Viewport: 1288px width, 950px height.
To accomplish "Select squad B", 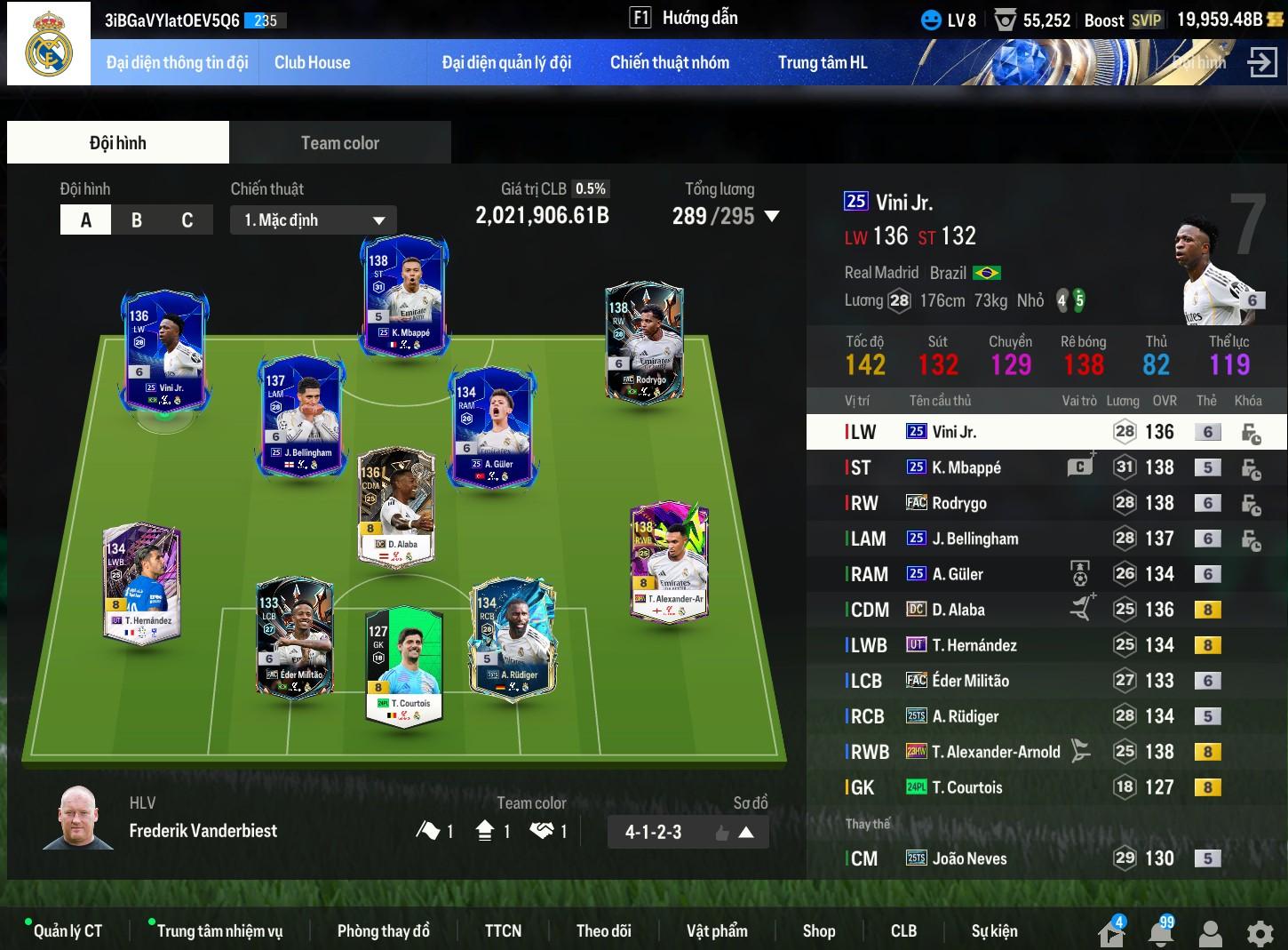I will tap(137, 220).
